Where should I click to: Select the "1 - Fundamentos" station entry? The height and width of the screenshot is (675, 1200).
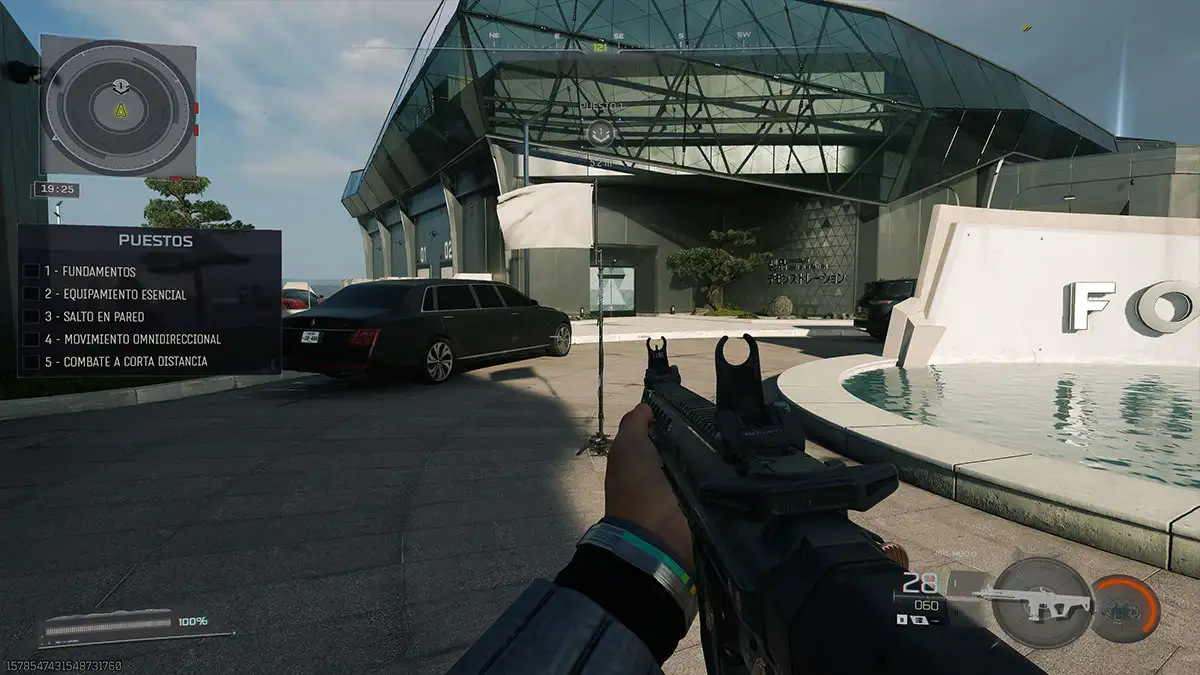point(89,271)
